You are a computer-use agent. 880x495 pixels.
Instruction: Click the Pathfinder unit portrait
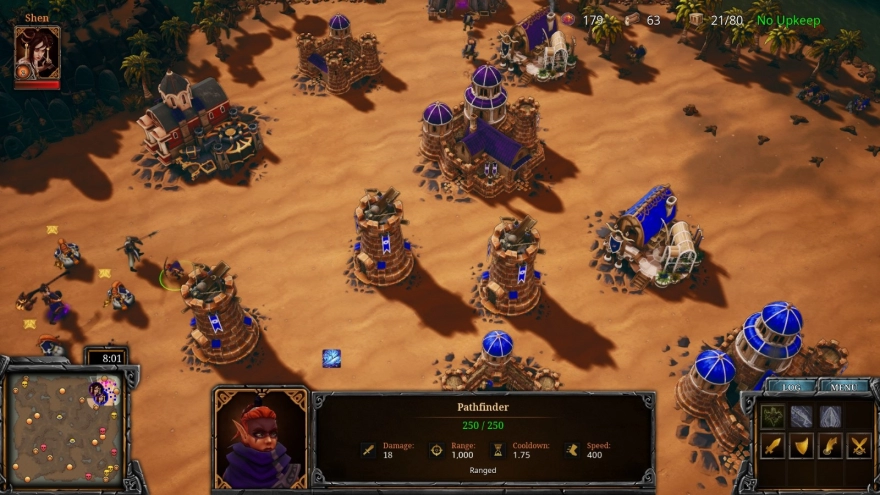pos(260,440)
